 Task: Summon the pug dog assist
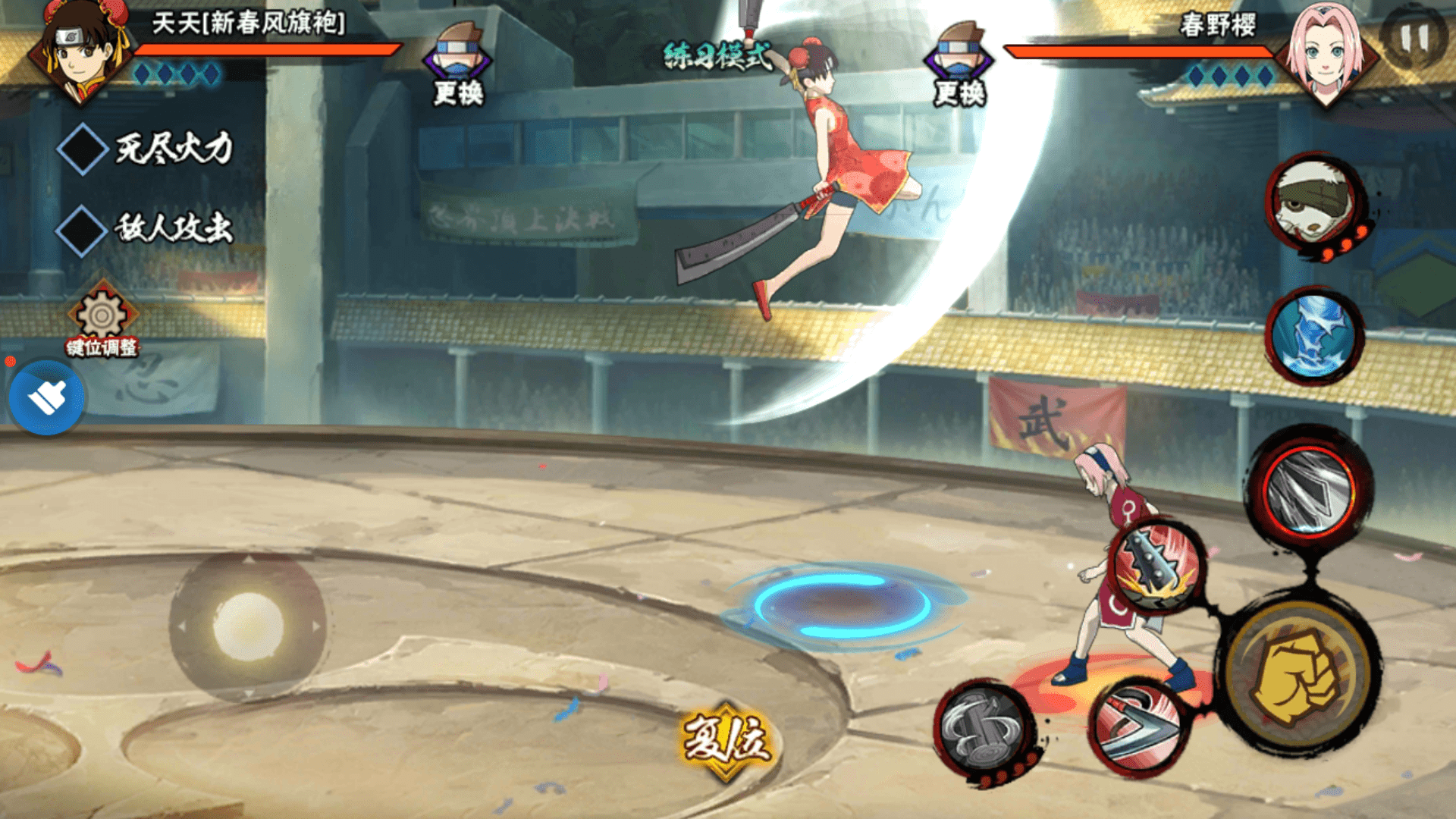click(x=1315, y=202)
